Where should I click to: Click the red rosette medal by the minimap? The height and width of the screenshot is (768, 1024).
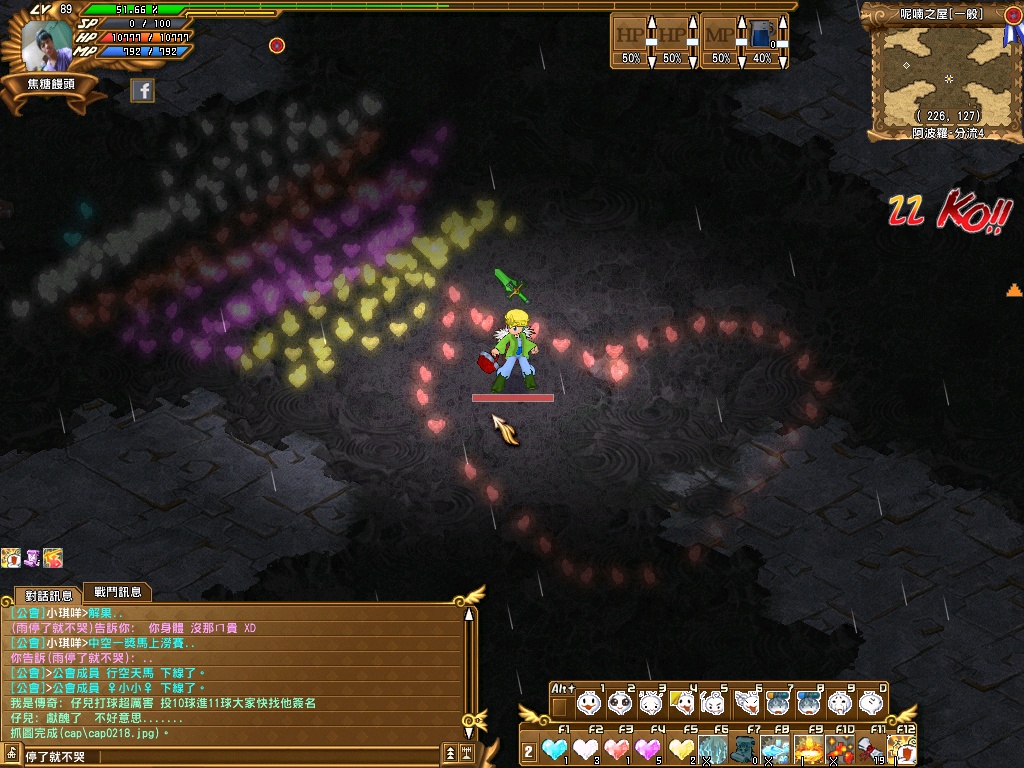click(1009, 17)
